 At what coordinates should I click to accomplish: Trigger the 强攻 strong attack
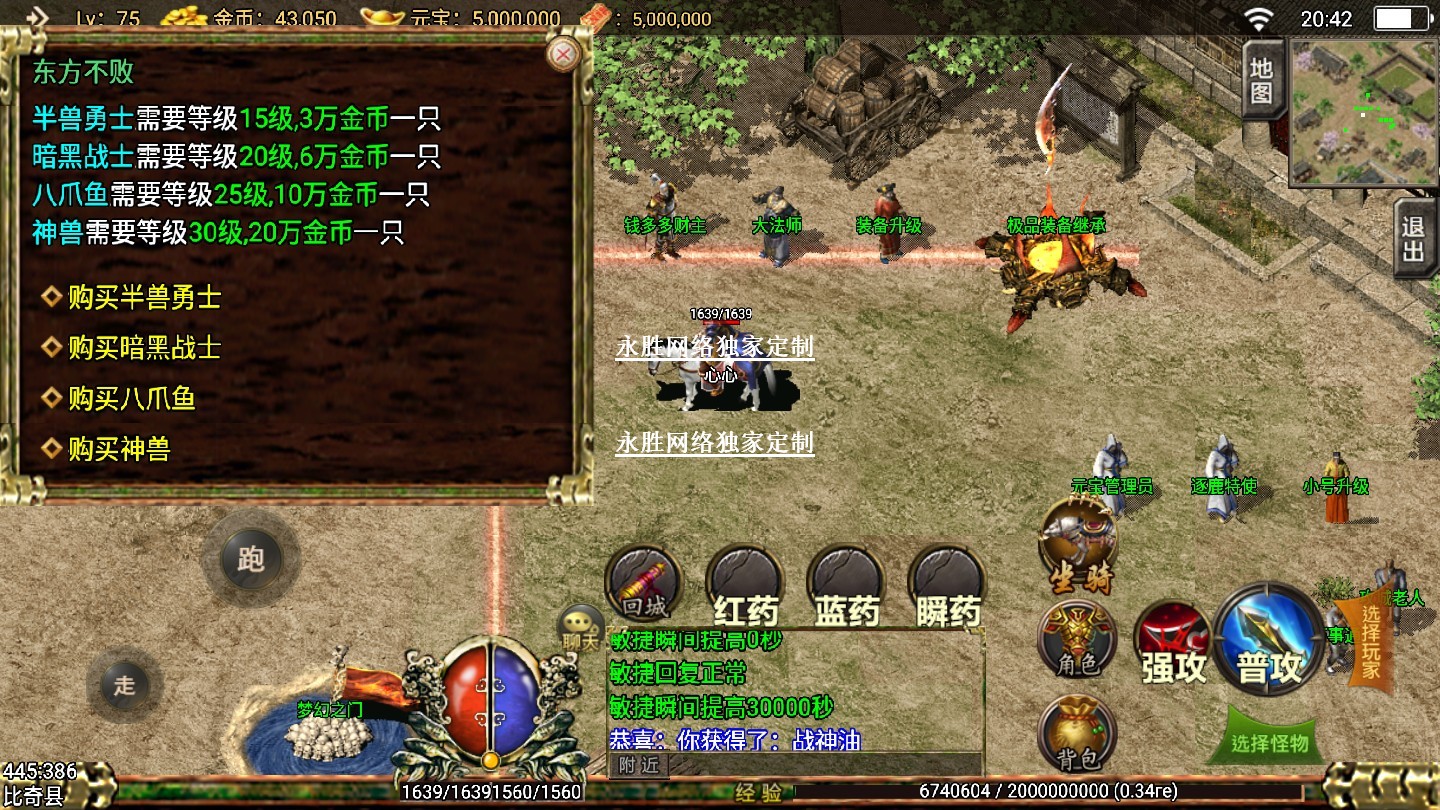[1173, 645]
